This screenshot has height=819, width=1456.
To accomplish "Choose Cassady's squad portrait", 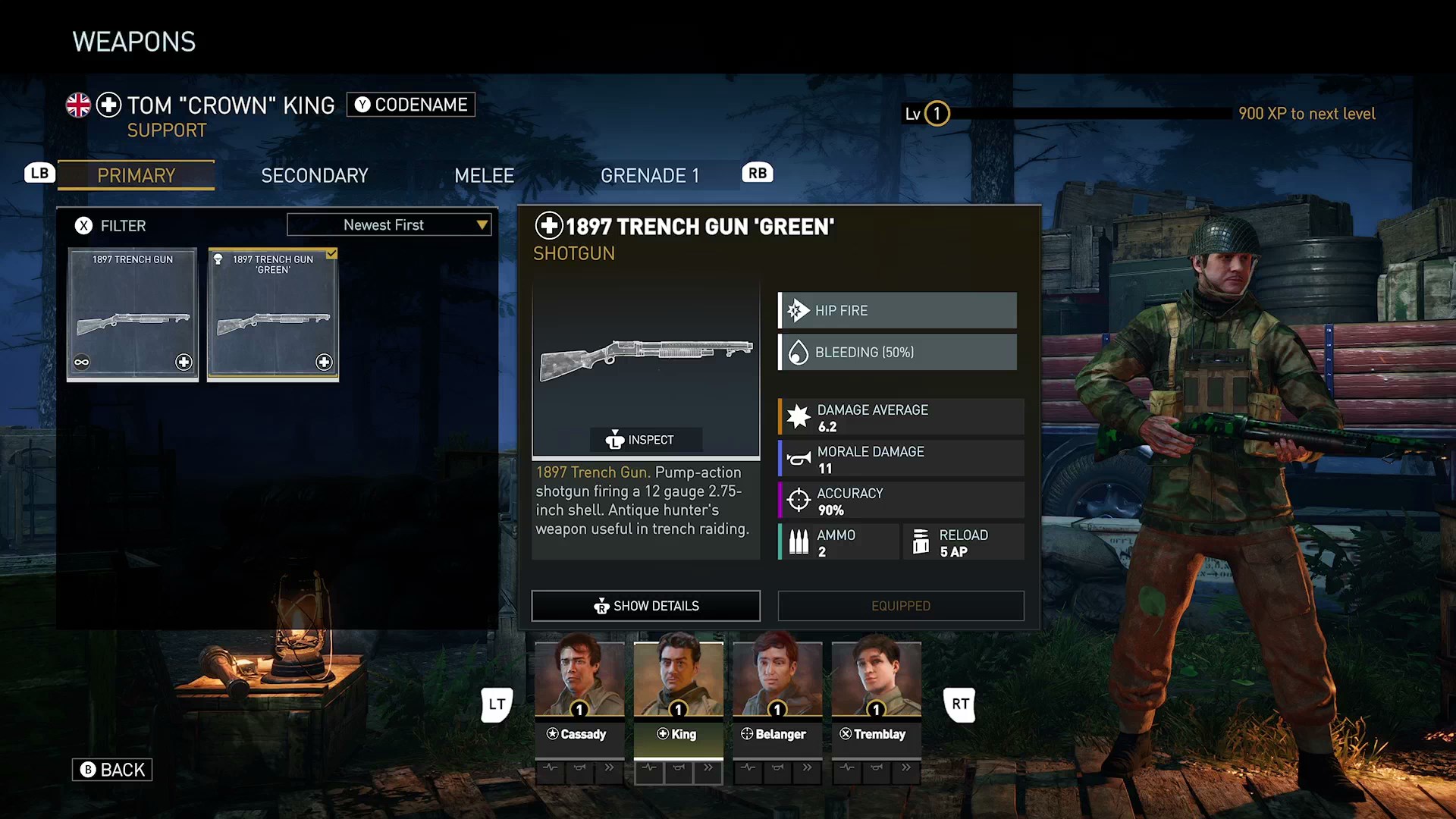I will pyautogui.click(x=579, y=680).
